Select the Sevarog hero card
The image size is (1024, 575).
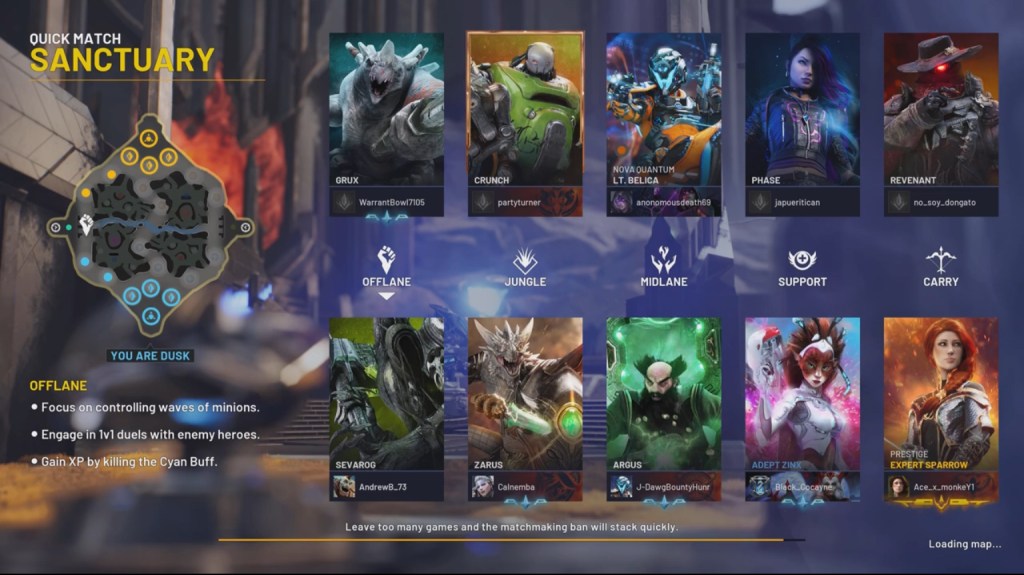pyautogui.click(x=386, y=390)
